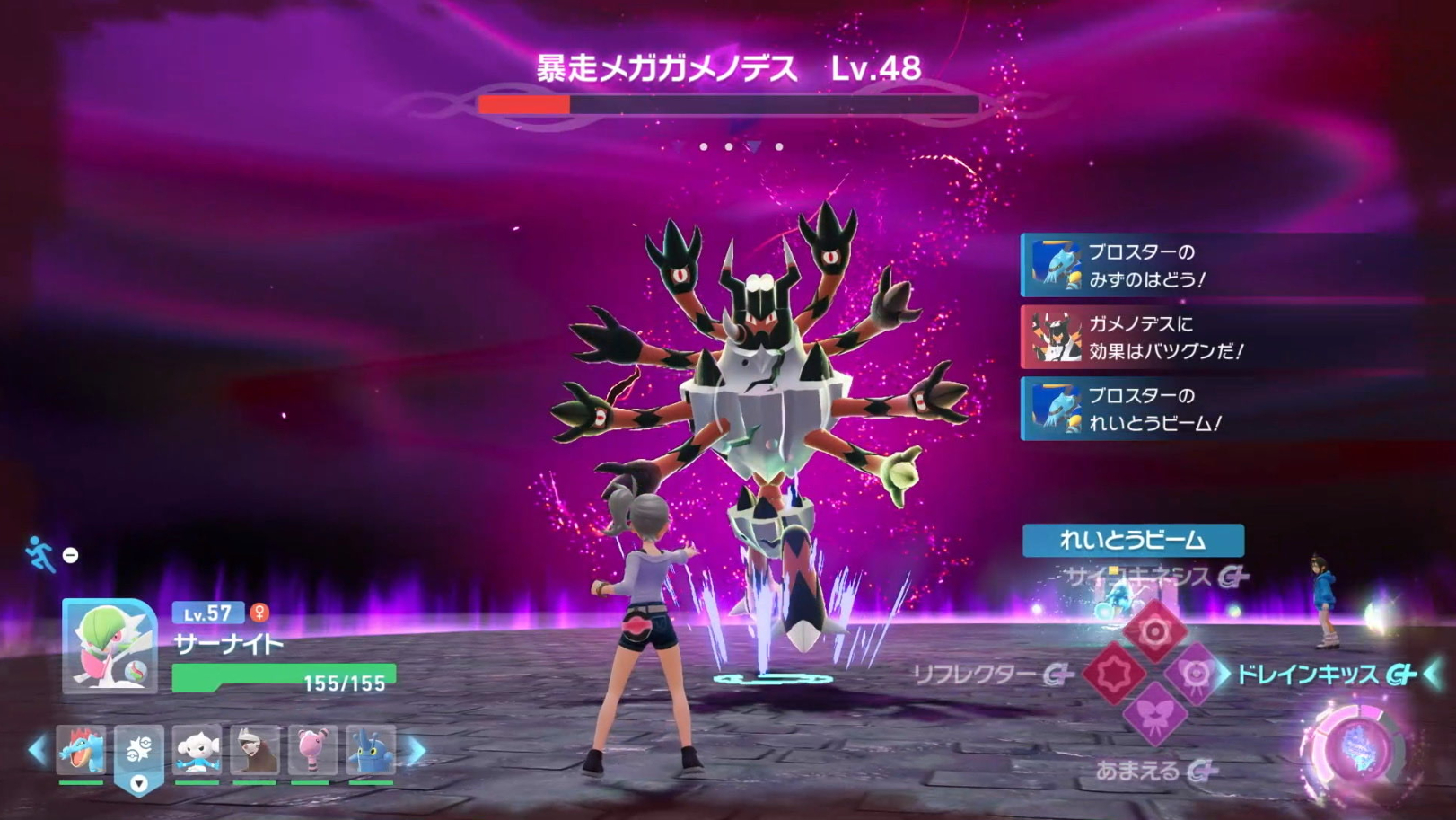Switch to Heracross in the party bar

(x=371, y=751)
